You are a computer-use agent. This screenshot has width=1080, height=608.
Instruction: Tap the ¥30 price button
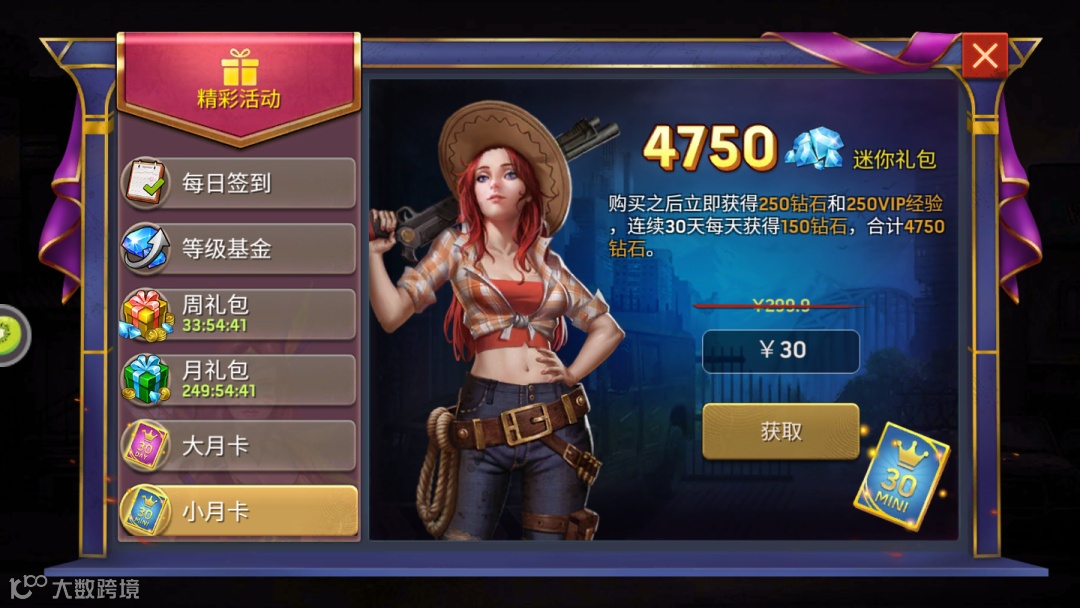[781, 351]
